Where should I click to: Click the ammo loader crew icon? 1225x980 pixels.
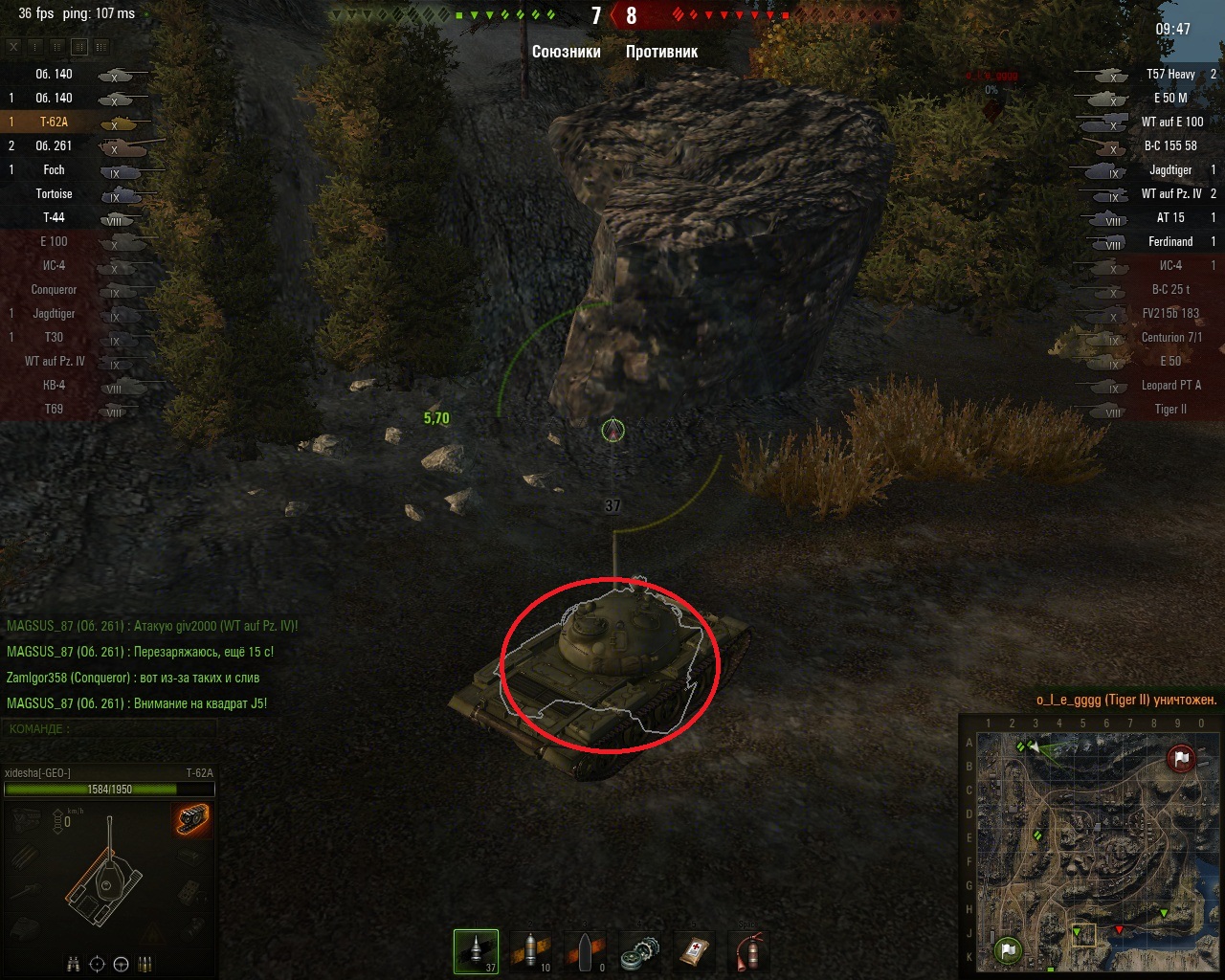(145, 964)
